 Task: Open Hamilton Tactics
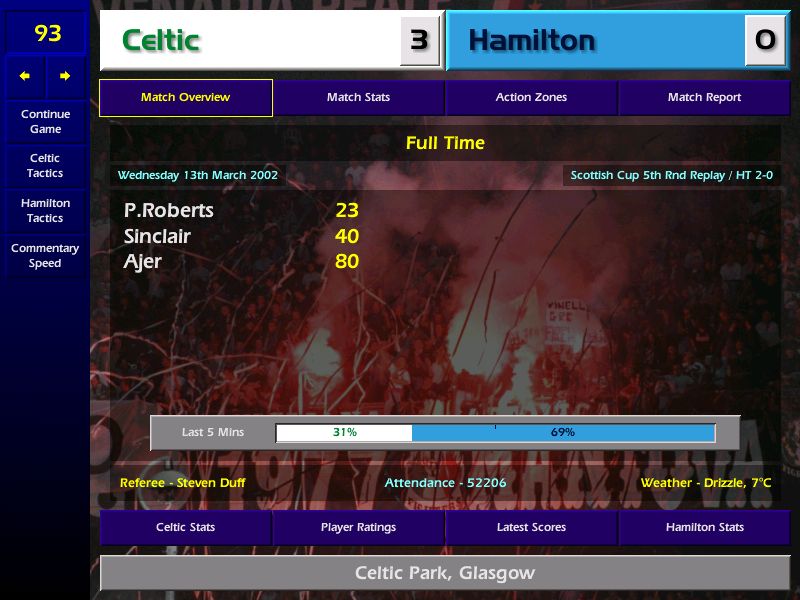45,210
